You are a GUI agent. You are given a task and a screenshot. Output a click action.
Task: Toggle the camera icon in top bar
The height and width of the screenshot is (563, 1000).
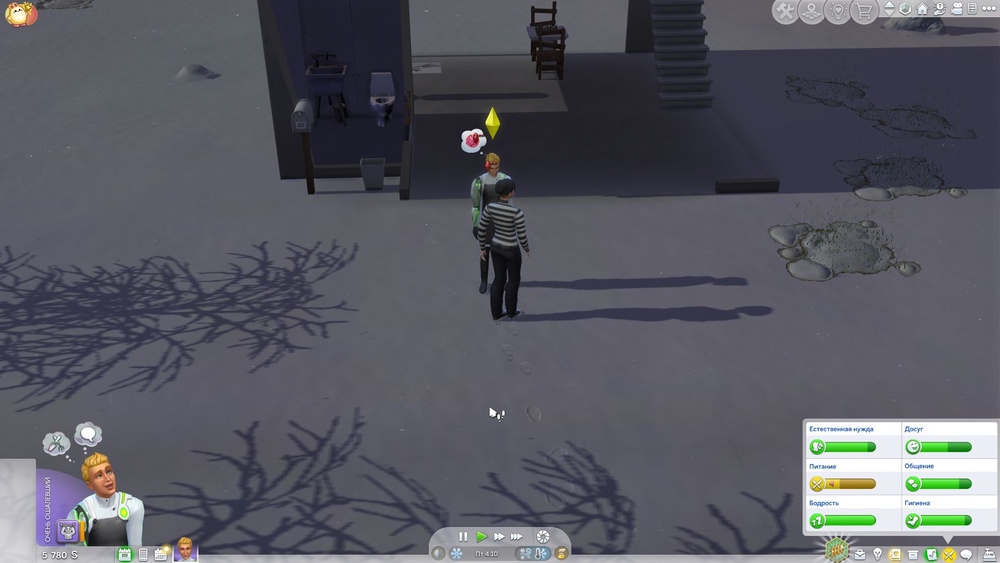coord(956,9)
